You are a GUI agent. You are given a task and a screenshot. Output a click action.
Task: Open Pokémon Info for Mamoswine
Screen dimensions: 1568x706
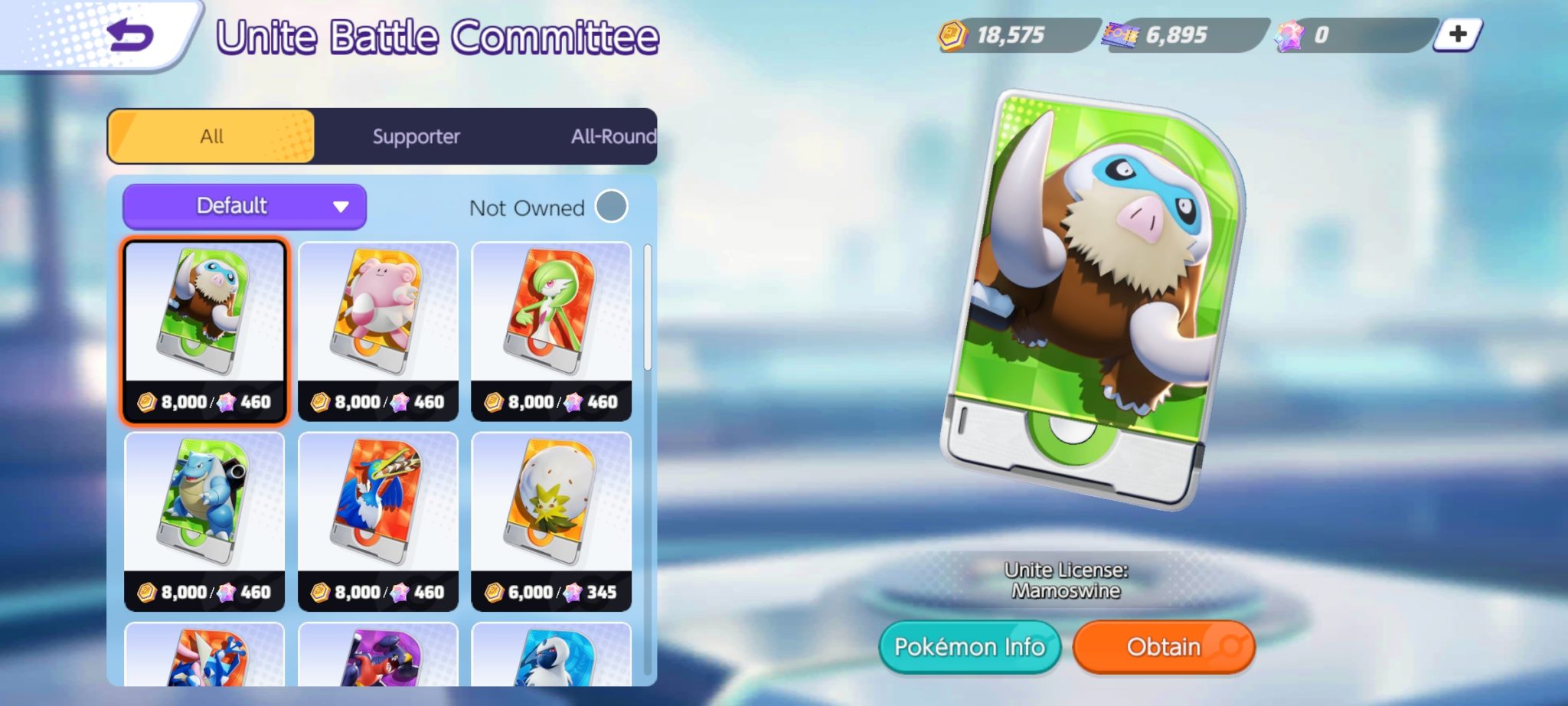[x=970, y=646]
